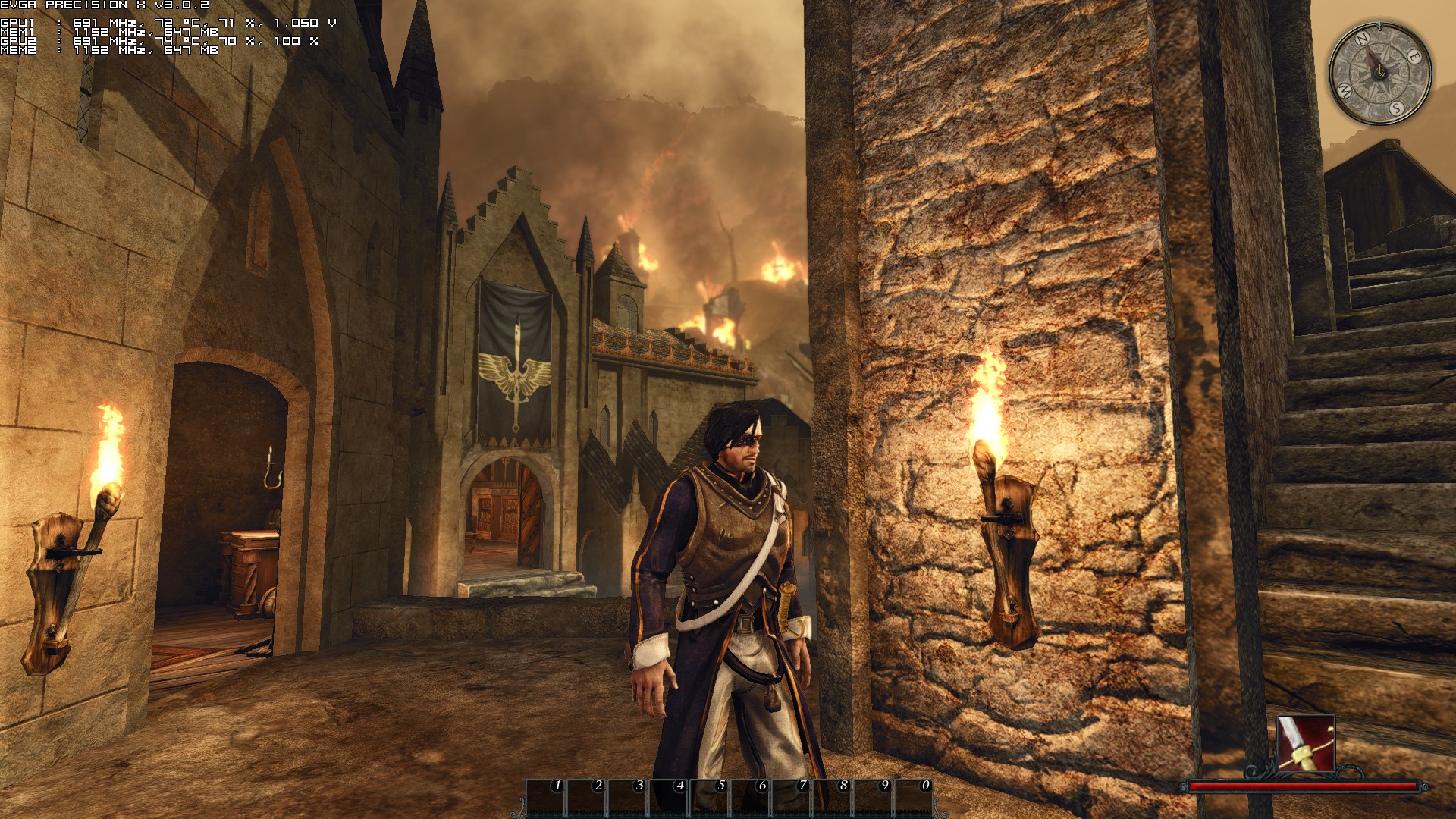Select quick slot number 5

point(710,799)
